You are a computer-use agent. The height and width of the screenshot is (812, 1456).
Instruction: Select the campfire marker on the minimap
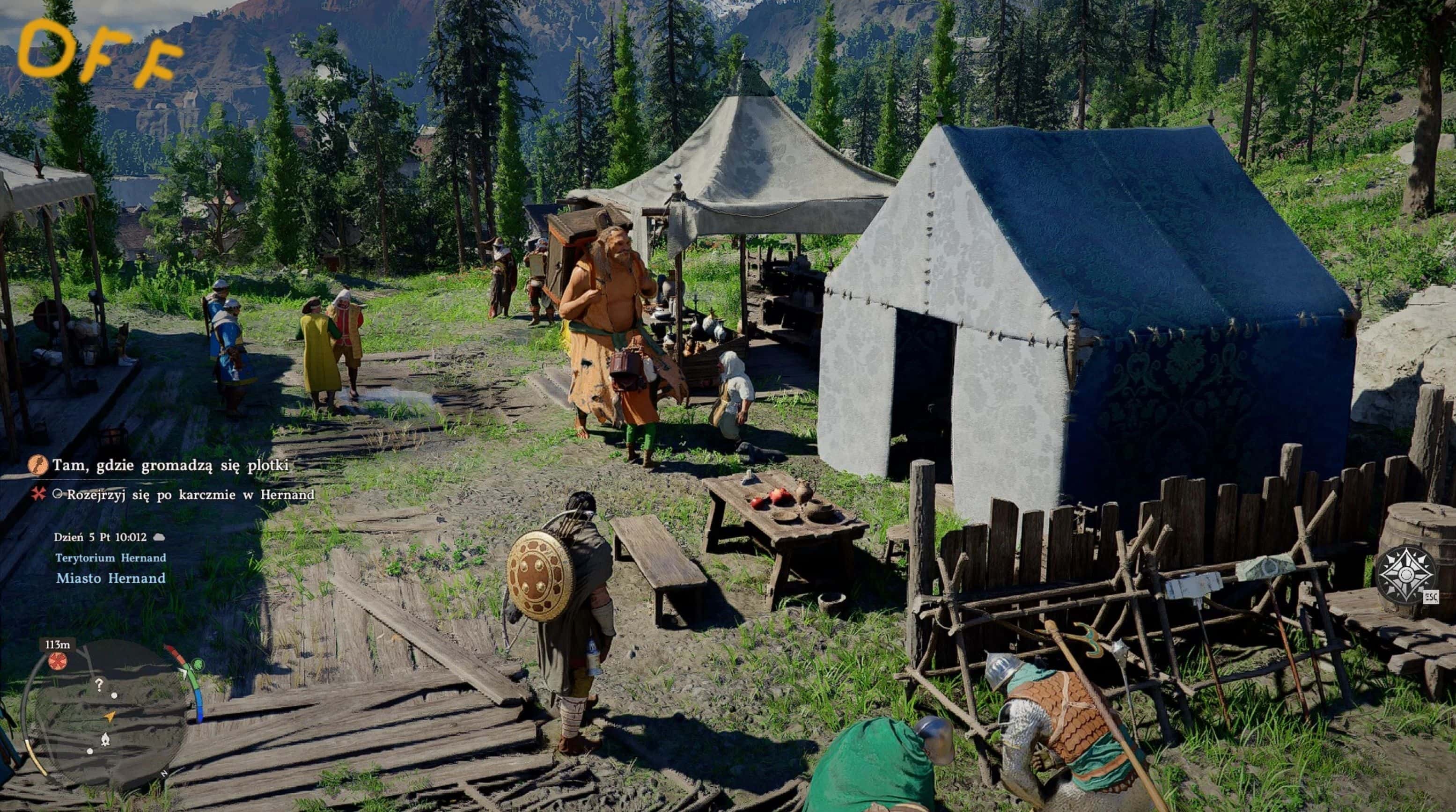(105, 739)
